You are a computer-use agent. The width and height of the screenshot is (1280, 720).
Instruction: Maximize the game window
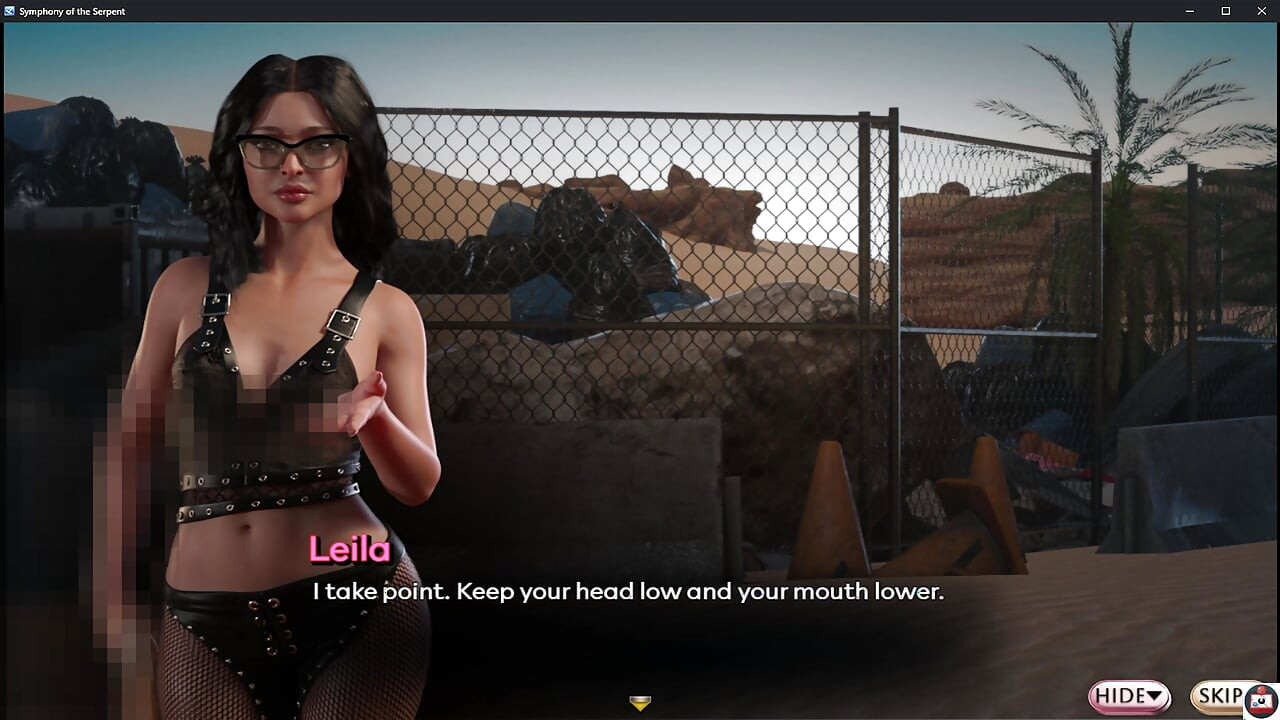tap(1225, 11)
